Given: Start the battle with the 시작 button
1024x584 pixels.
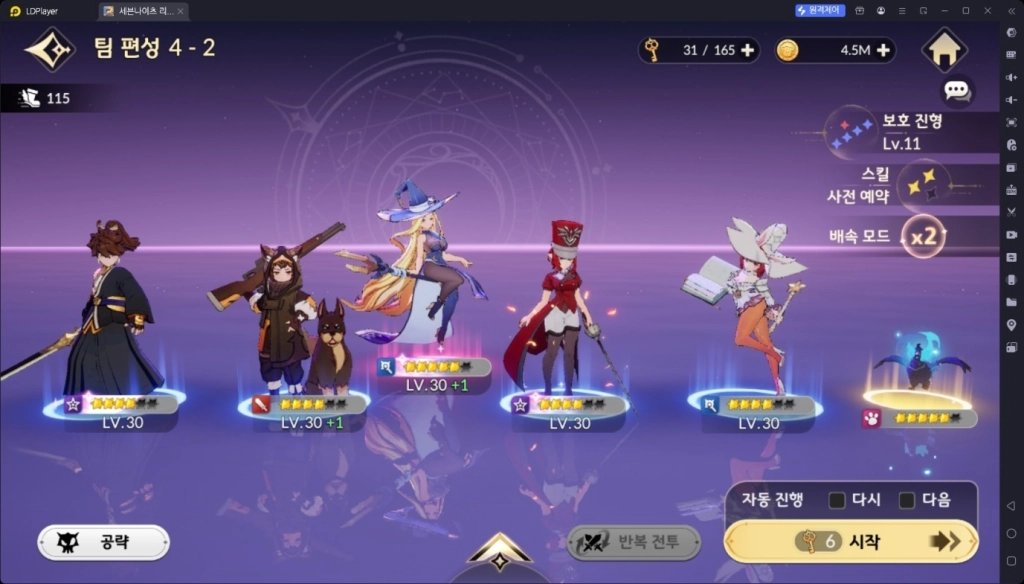Looking at the screenshot, I should 851,541.
